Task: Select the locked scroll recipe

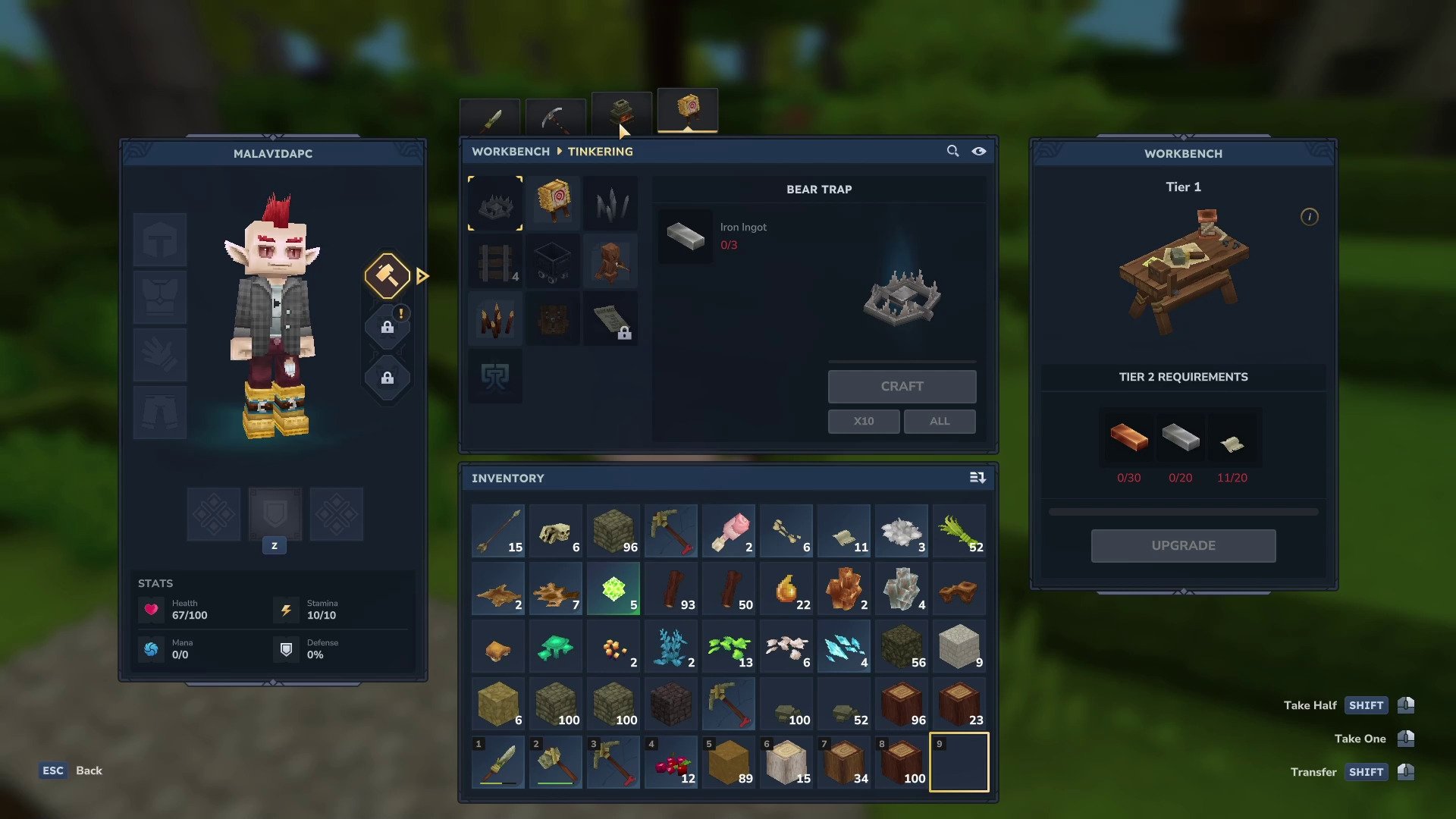Action: (611, 319)
